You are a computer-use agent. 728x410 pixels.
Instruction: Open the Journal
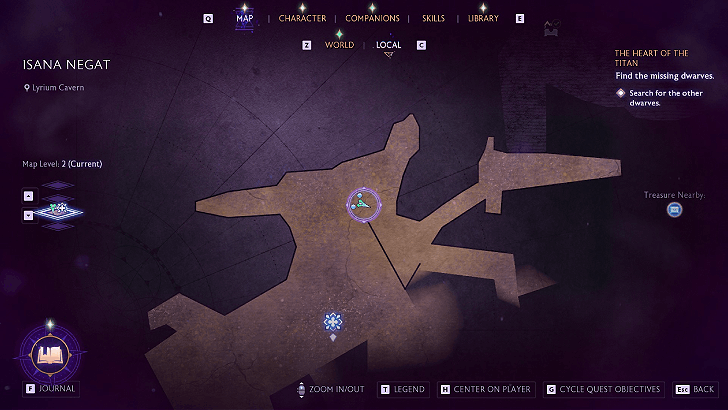tap(50, 354)
